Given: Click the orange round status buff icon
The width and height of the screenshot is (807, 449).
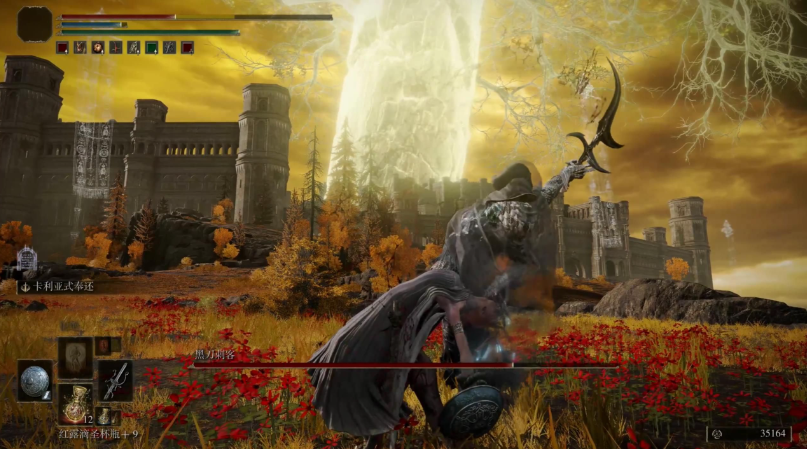Looking at the screenshot, I should click(98, 47).
